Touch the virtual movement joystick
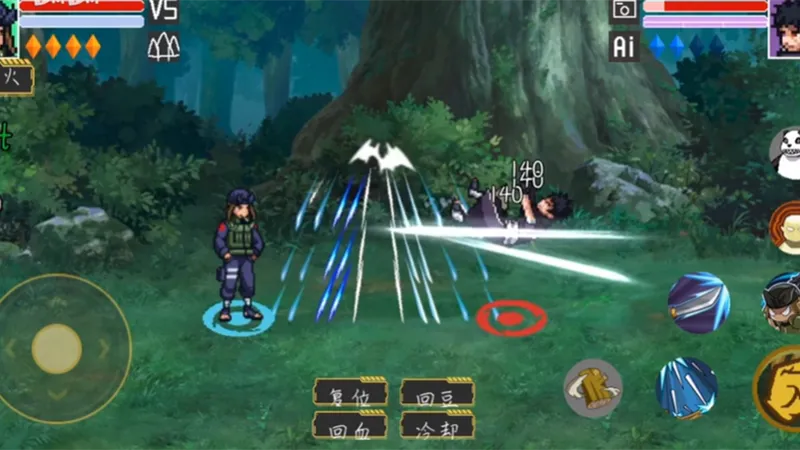 tap(57, 348)
